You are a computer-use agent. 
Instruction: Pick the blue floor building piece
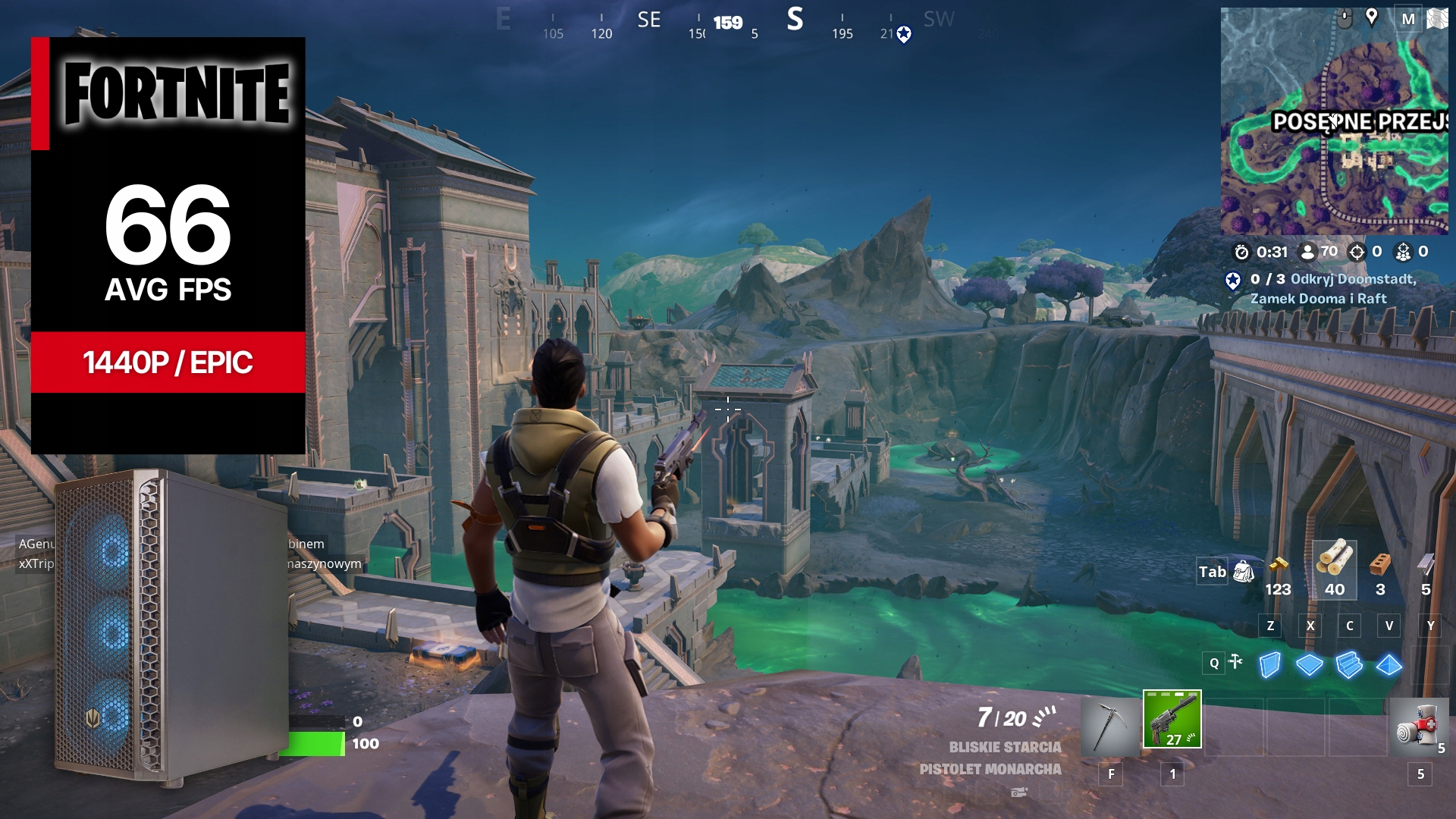pyautogui.click(x=1310, y=665)
